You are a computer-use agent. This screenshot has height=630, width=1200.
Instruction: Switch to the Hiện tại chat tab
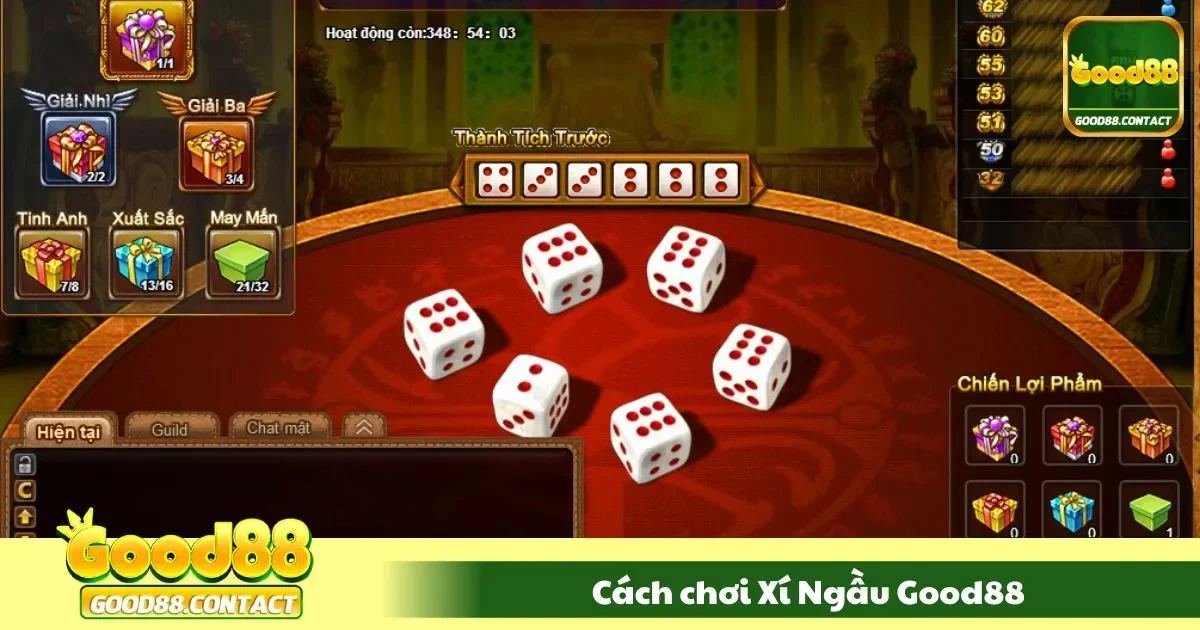(70, 431)
